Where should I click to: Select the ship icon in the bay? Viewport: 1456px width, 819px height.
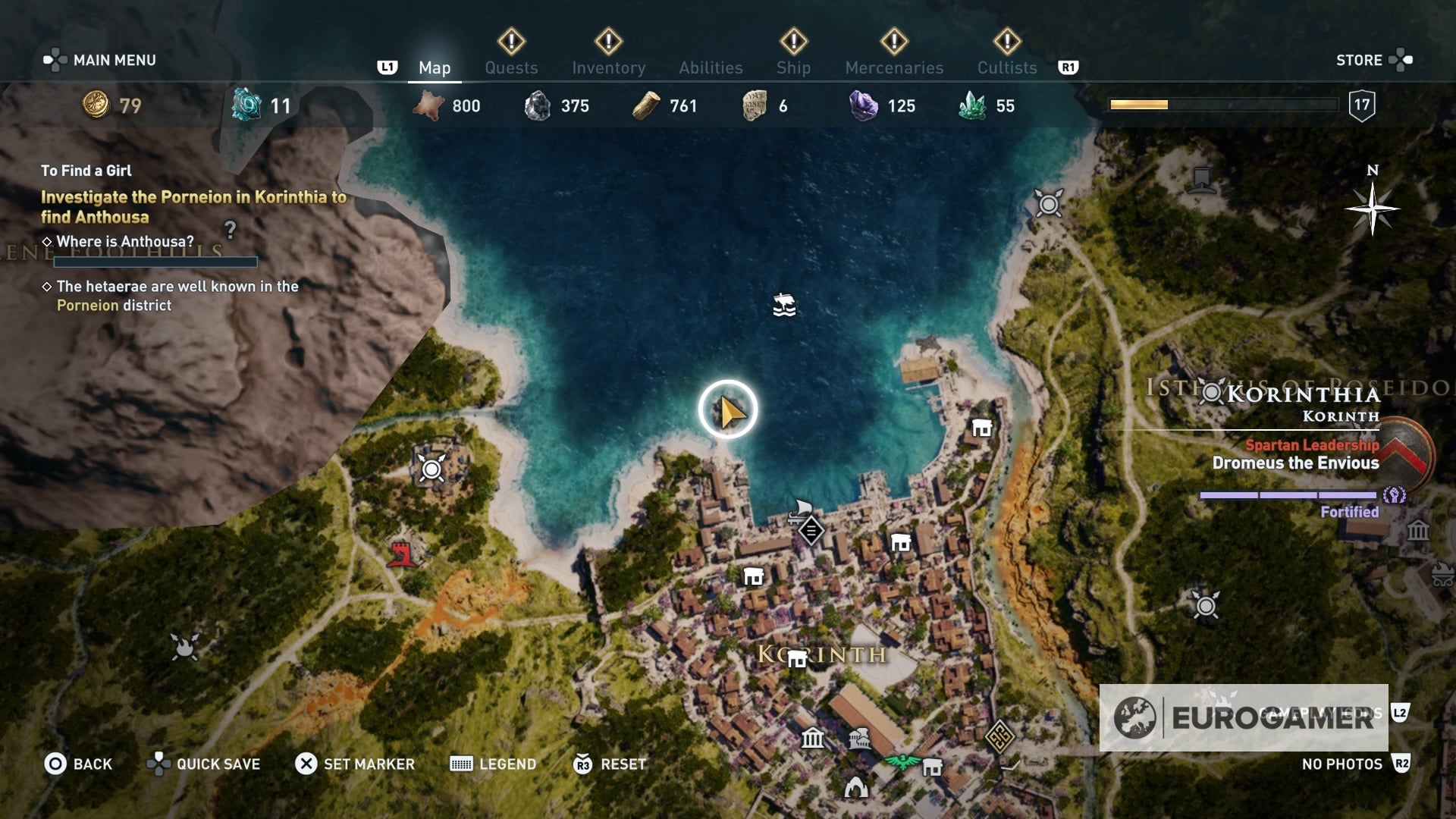pos(783,306)
